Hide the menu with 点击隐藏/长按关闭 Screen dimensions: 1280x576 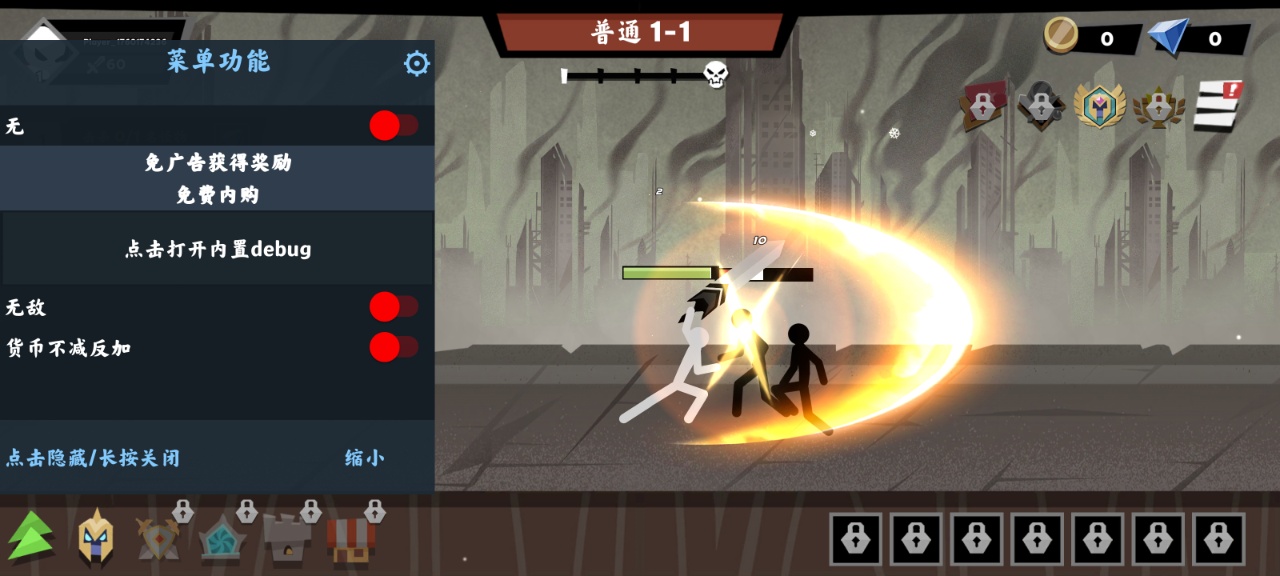[93, 458]
